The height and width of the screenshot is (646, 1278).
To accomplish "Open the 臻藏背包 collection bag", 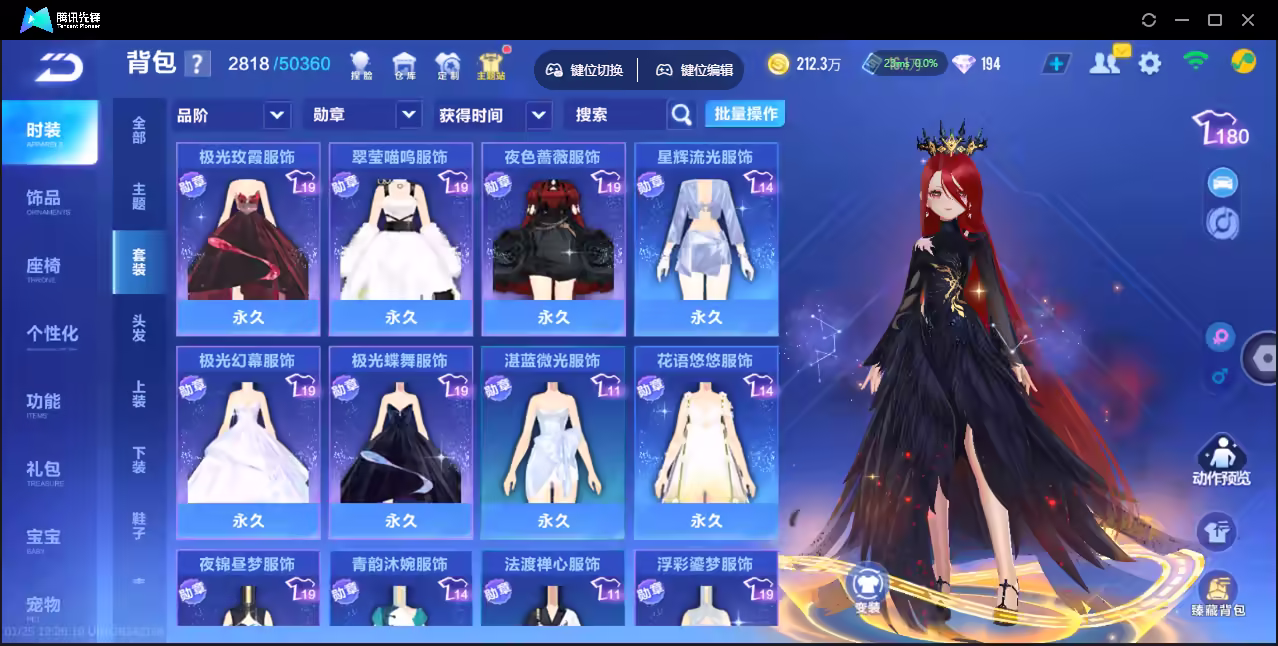I will pos(1217,594).
